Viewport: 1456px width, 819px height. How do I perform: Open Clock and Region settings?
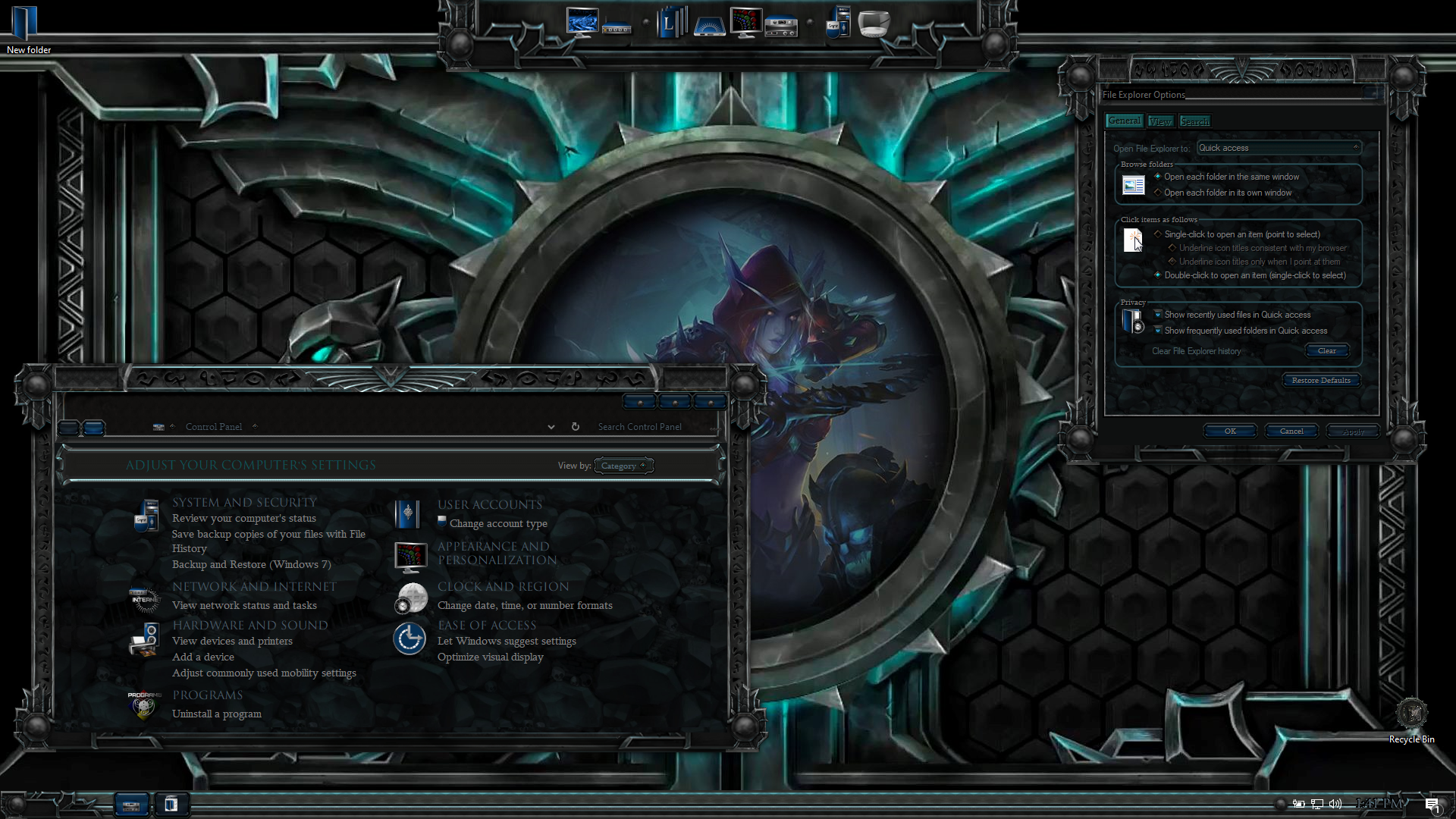(x=503, y=586)
